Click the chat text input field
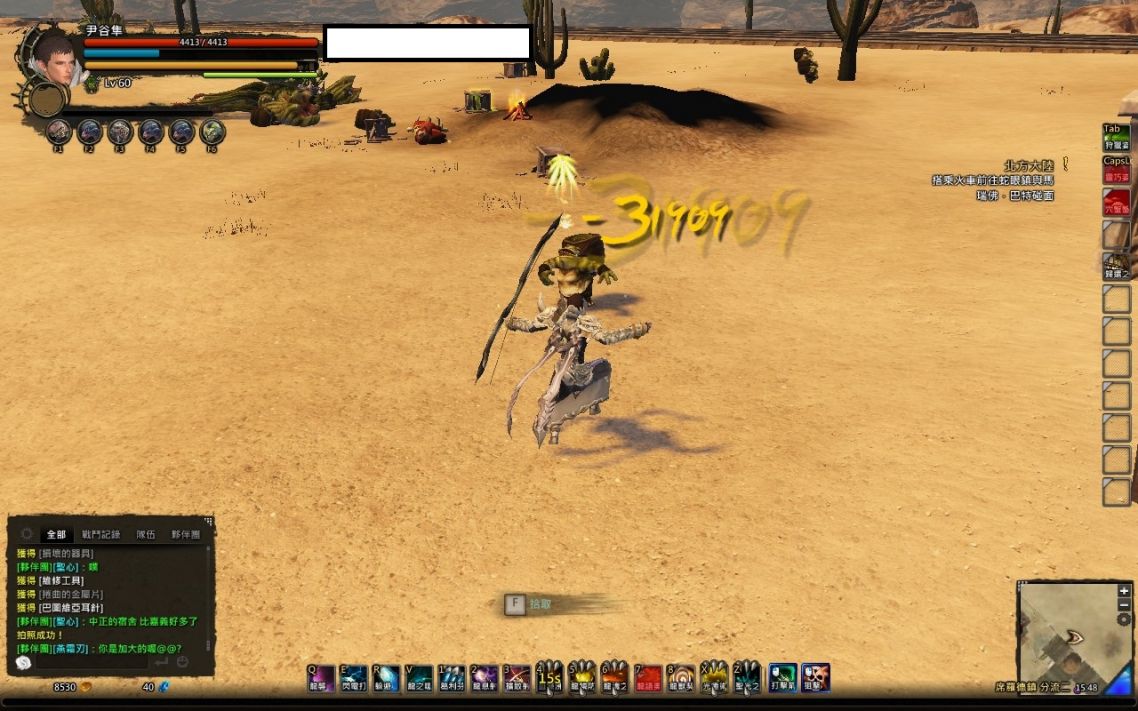Screen dimensions: 1138x711 point(90,662)
